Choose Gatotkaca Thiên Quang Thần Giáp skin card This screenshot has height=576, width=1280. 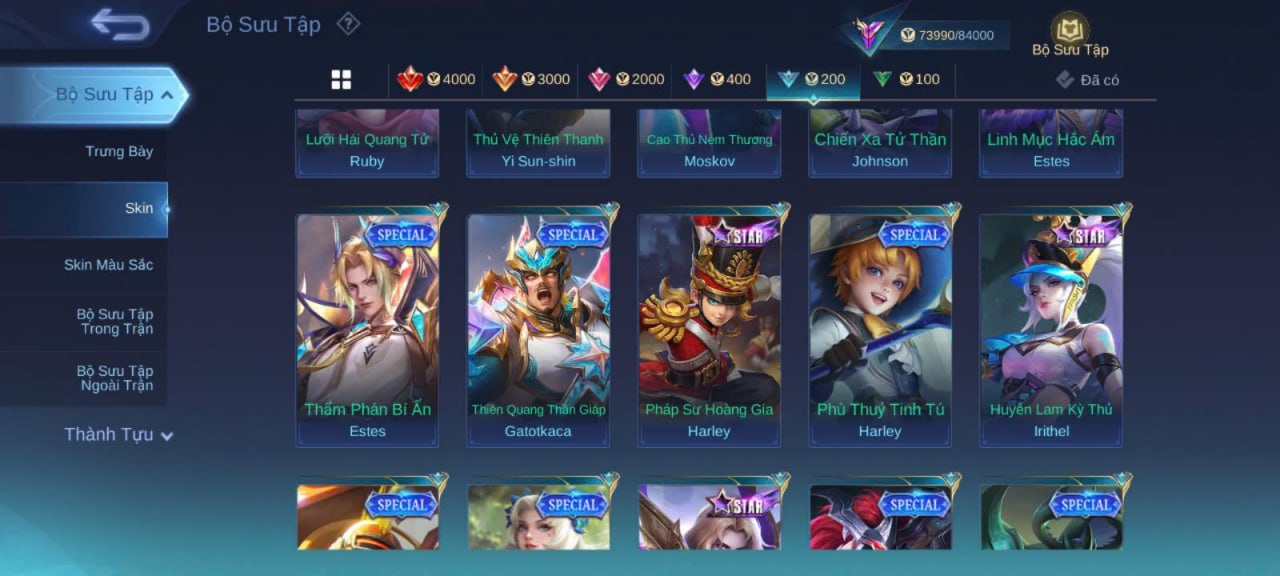point(538,328)
